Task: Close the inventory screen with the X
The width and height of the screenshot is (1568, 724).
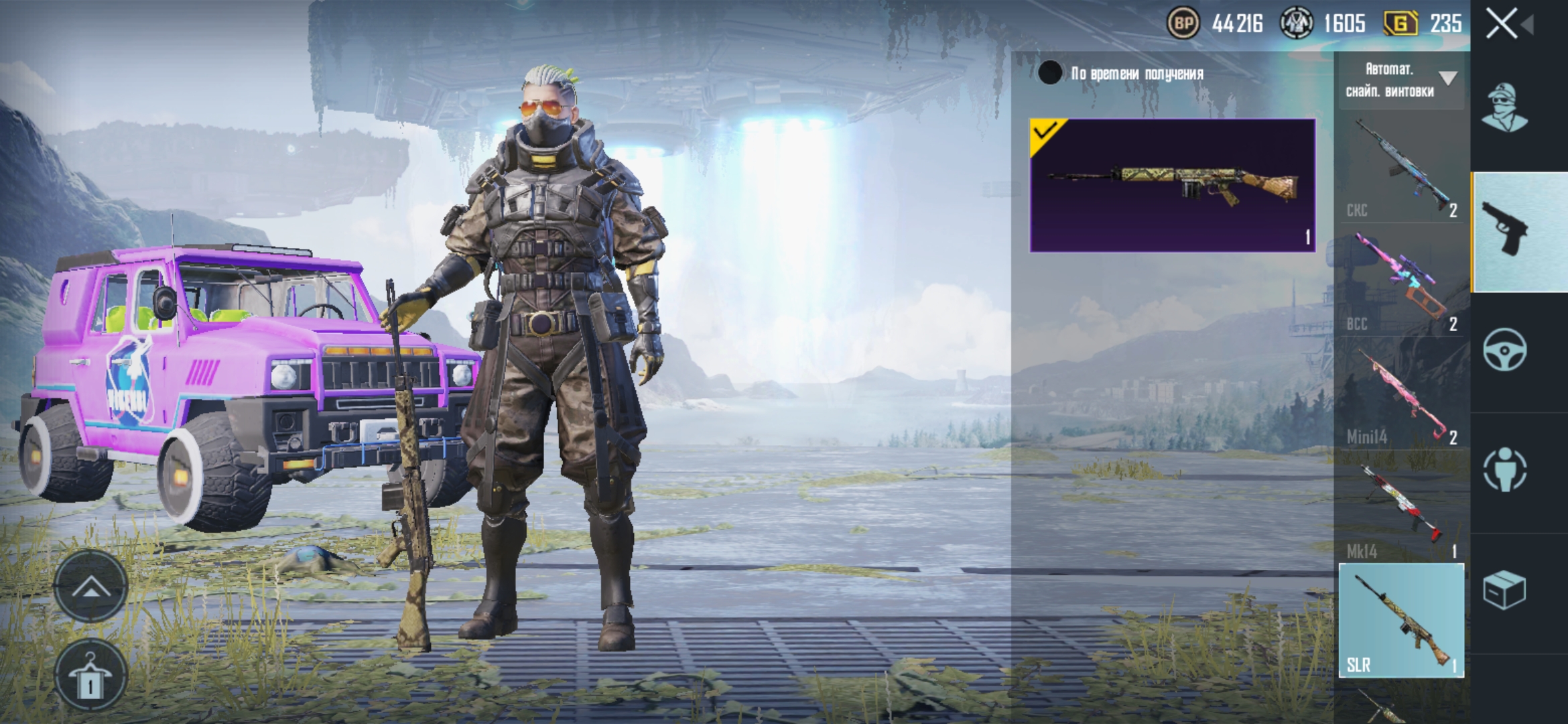Action: tap(1502, 25)
